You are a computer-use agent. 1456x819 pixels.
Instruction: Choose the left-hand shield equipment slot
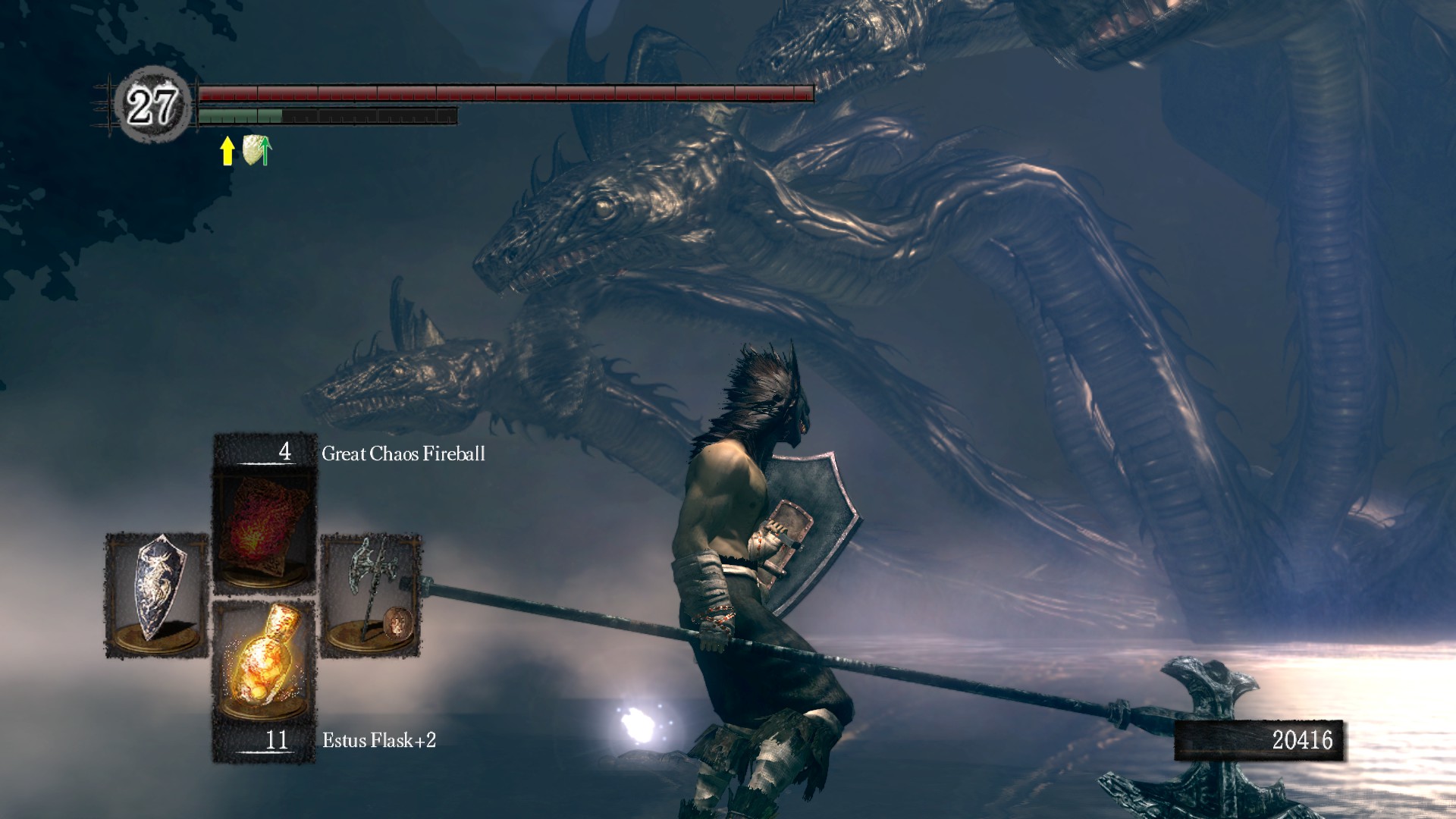pos(156,596)
